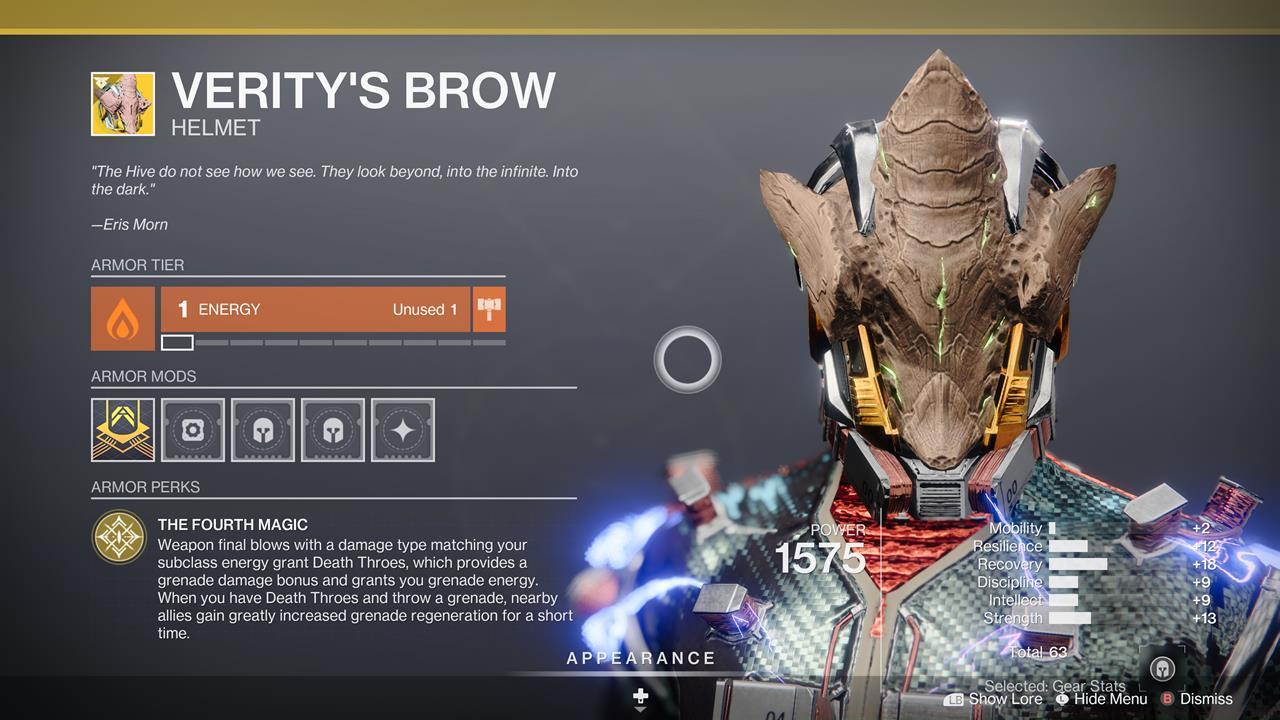Screen dimensions: 1280x720
Task: Select the solar energy affinity icon
Action: click(x=122, y=309)
